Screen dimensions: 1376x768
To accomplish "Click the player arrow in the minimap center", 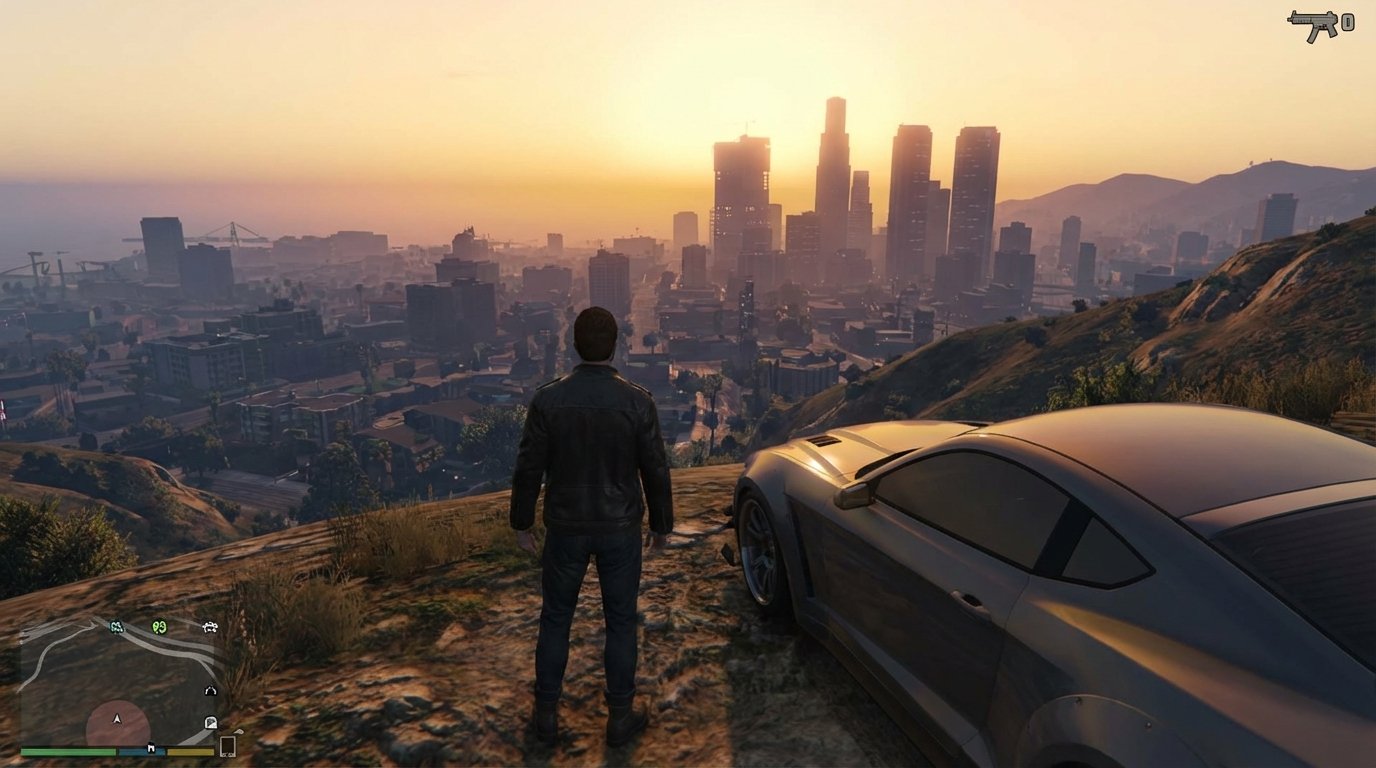I will (117, 718).
